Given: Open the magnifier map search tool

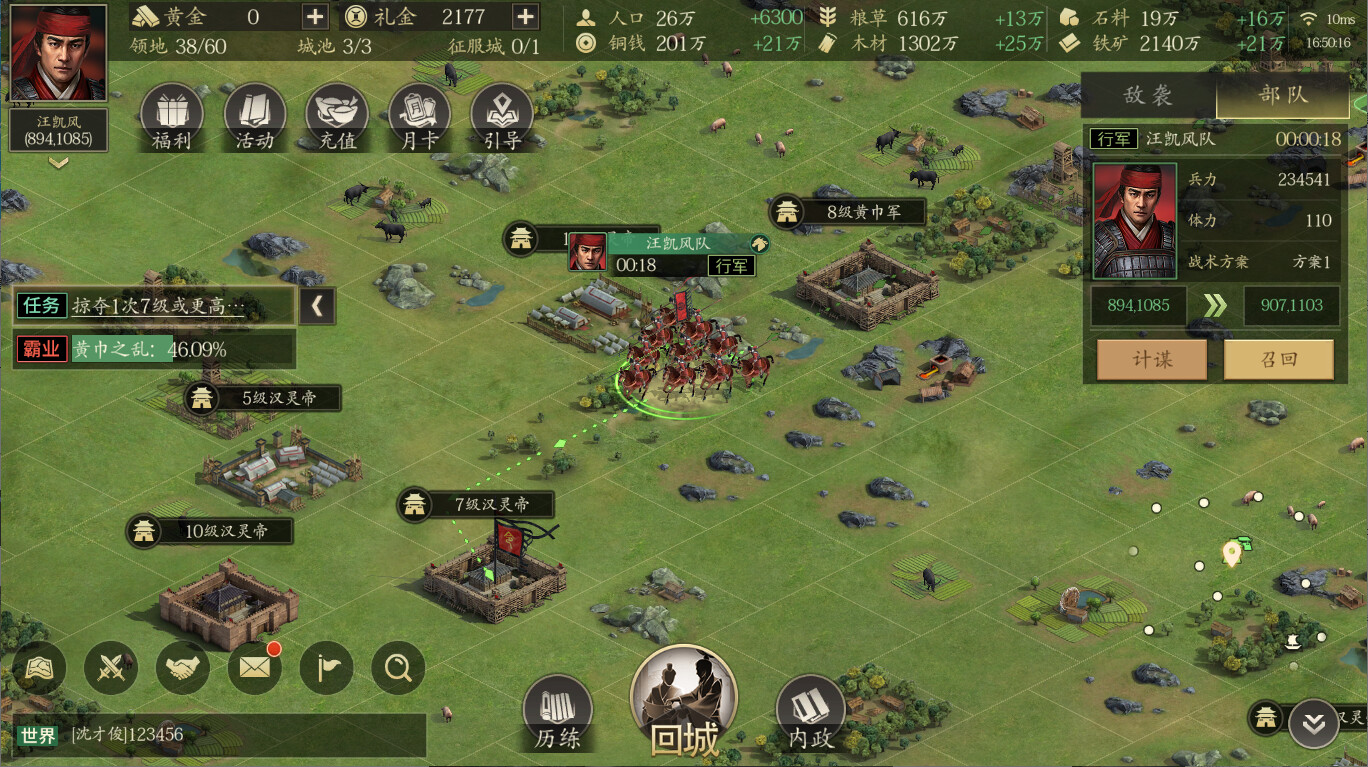Looking at the screenshot, I should point(397,668).
